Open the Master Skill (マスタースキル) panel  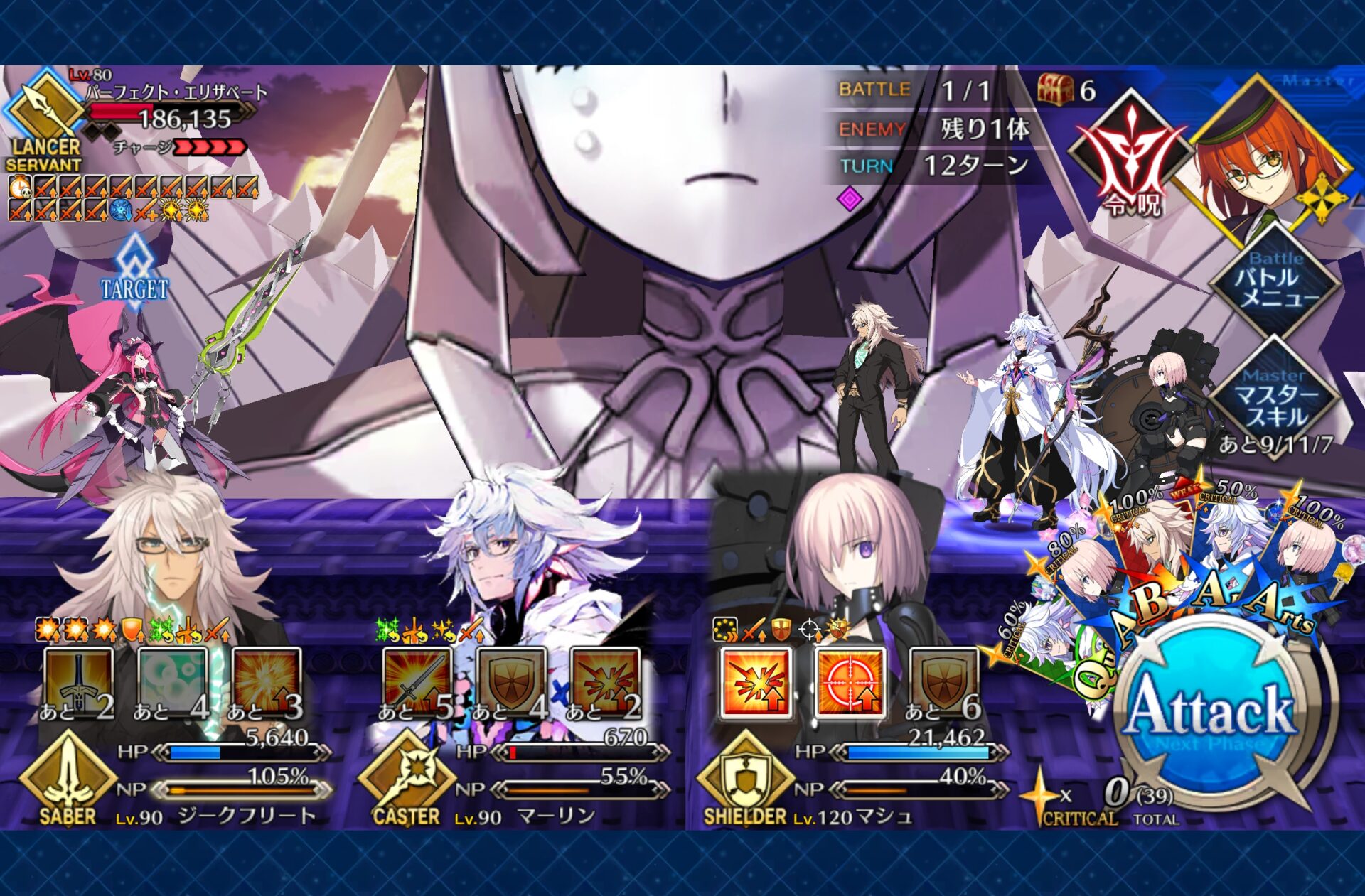[1275, 399]
